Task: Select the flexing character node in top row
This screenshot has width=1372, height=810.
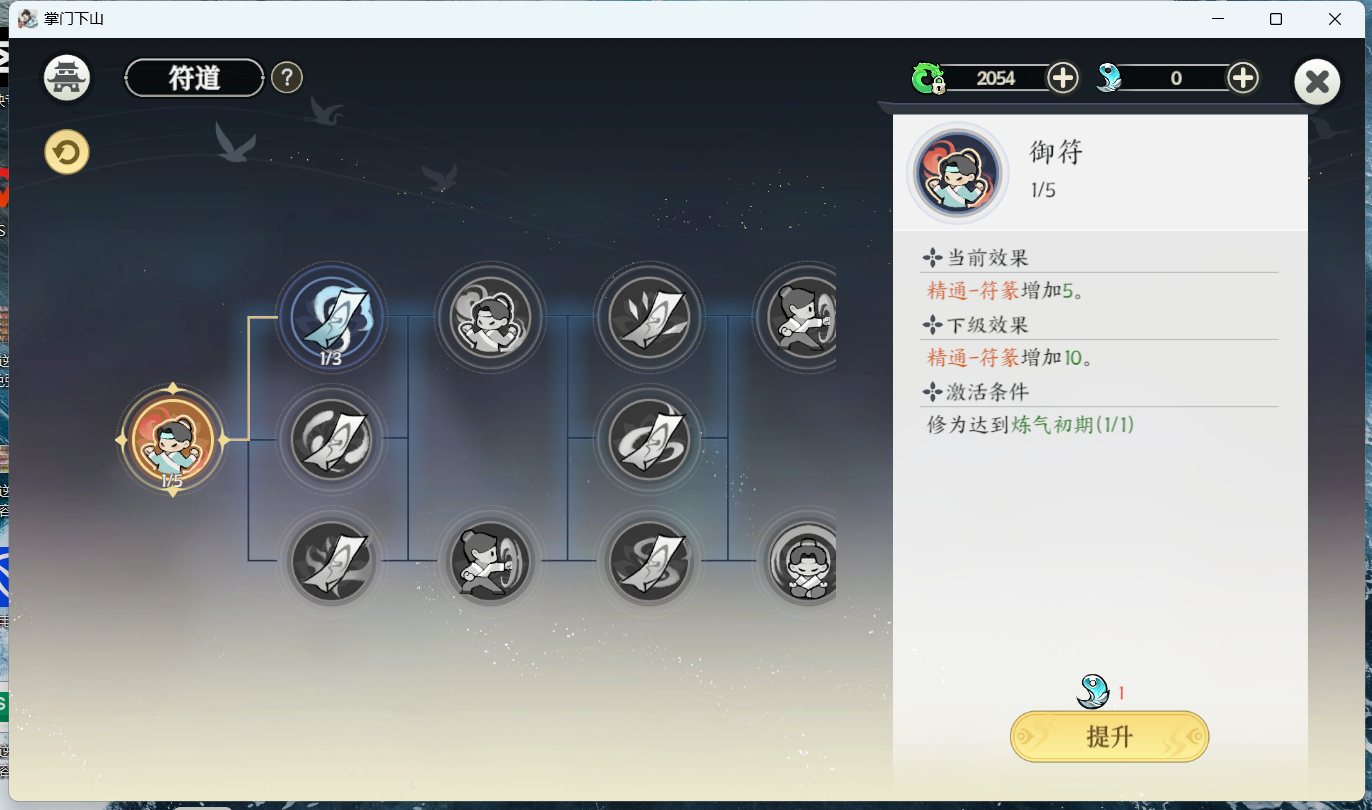Action: pyautogui.click(x=490, y=316)
